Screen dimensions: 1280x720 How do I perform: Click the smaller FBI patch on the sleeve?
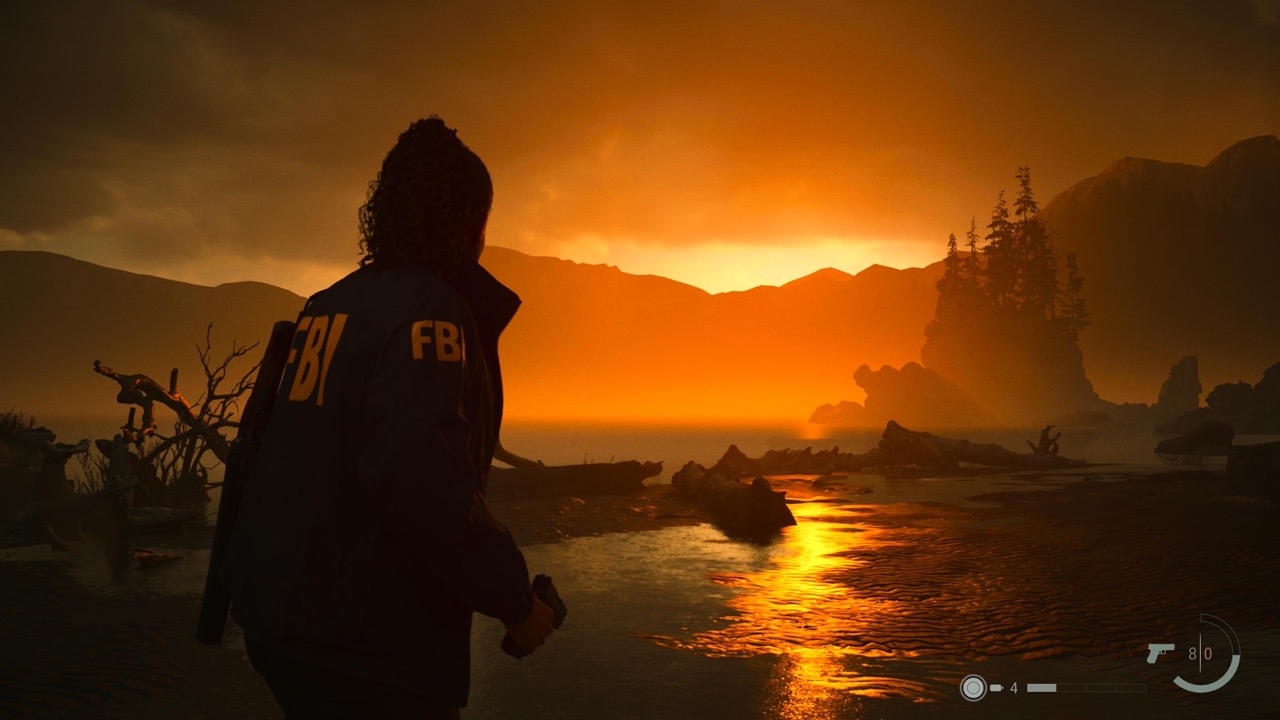point(437,340)
